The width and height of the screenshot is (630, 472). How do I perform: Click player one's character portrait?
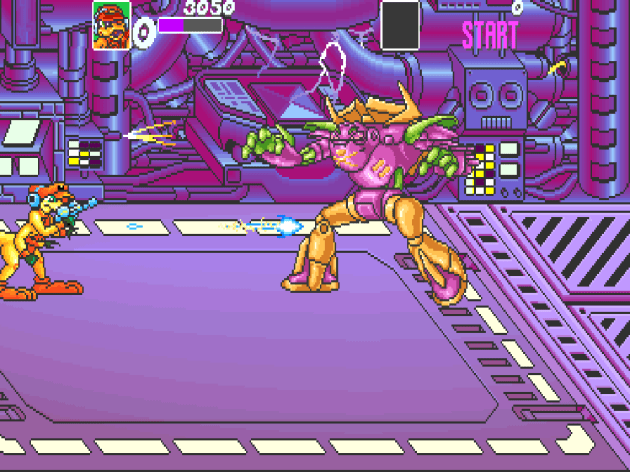[x=110, y=24]
